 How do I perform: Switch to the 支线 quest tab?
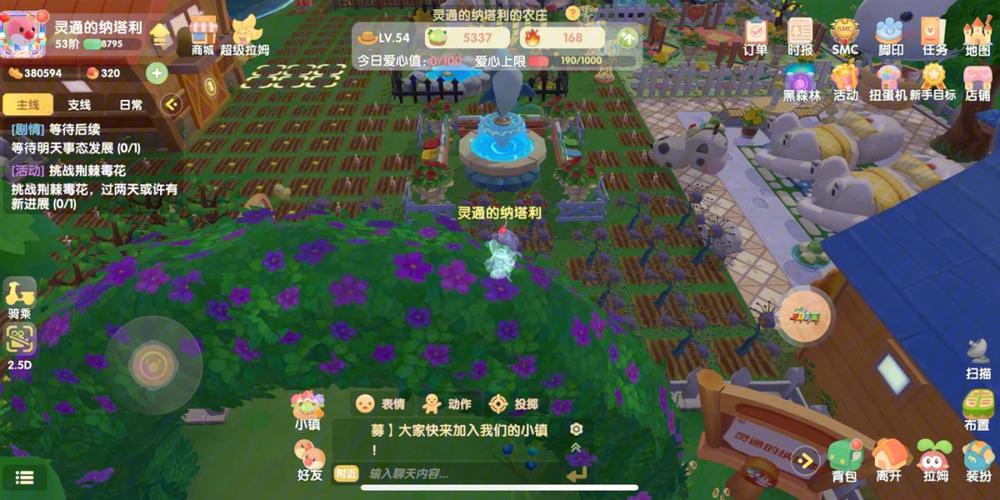coord(79,104)
